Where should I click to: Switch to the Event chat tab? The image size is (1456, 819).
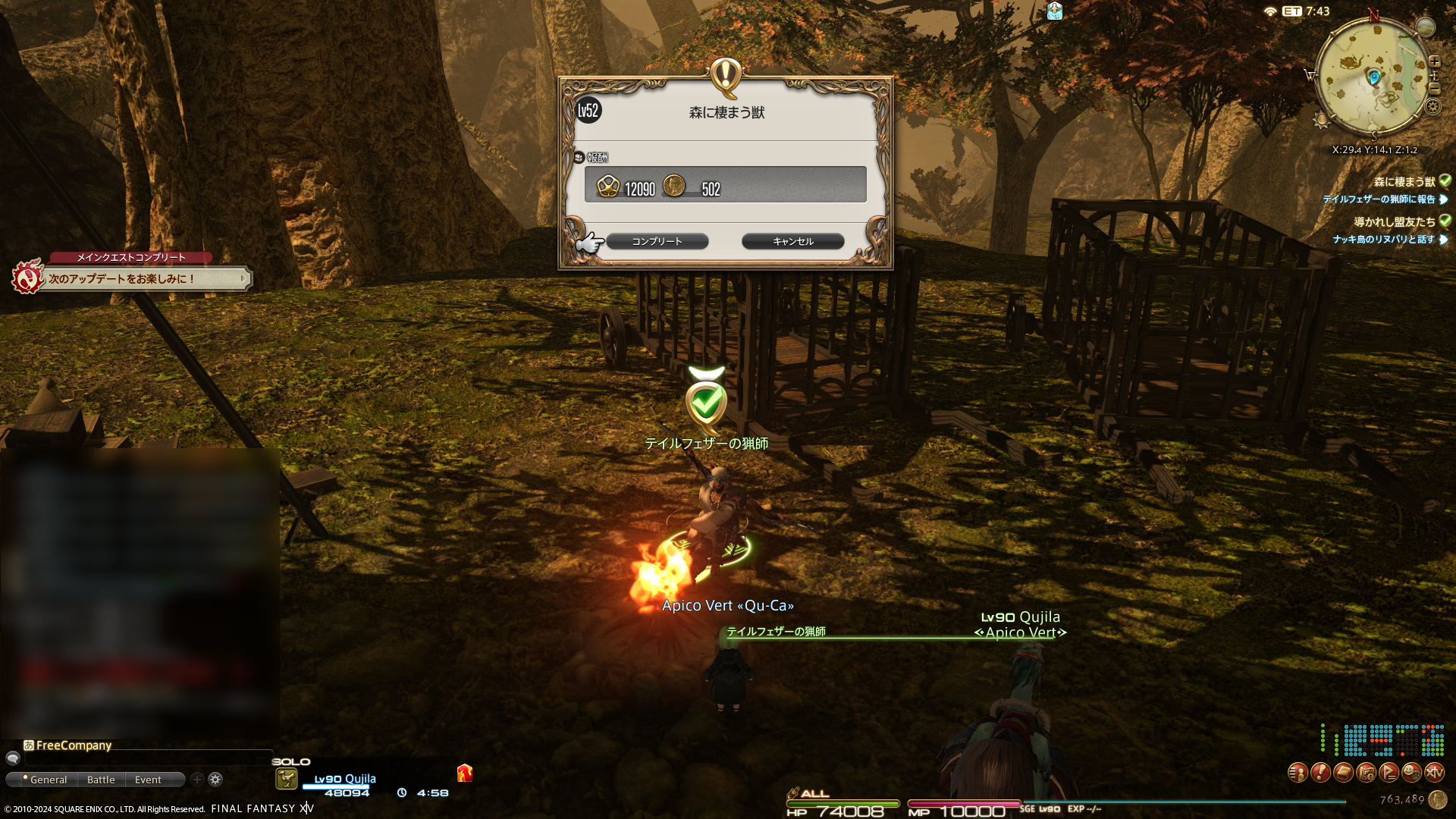tap(148, 780)
